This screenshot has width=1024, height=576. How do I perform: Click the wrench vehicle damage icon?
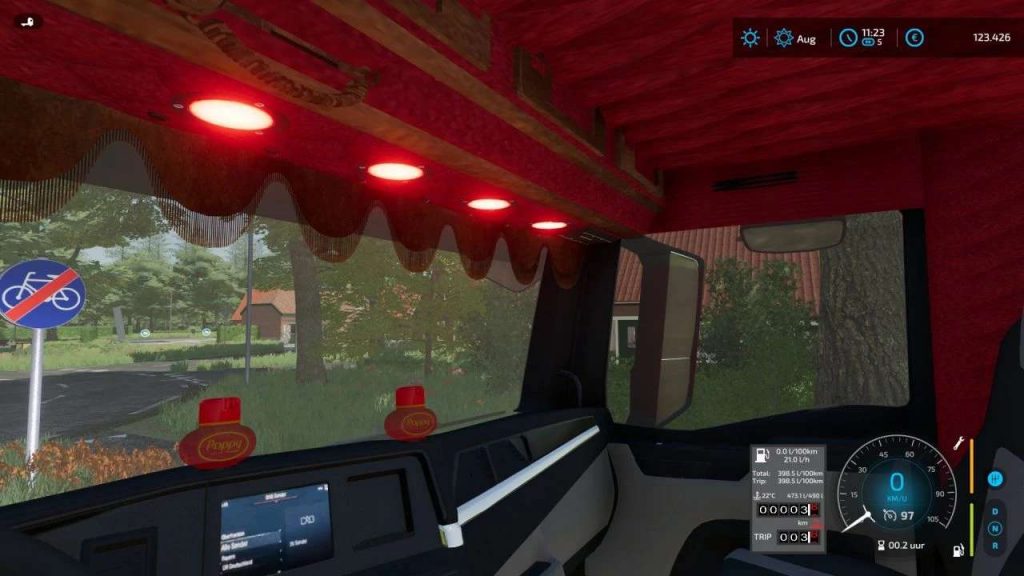pyautogui.click(x=958, y=442)
